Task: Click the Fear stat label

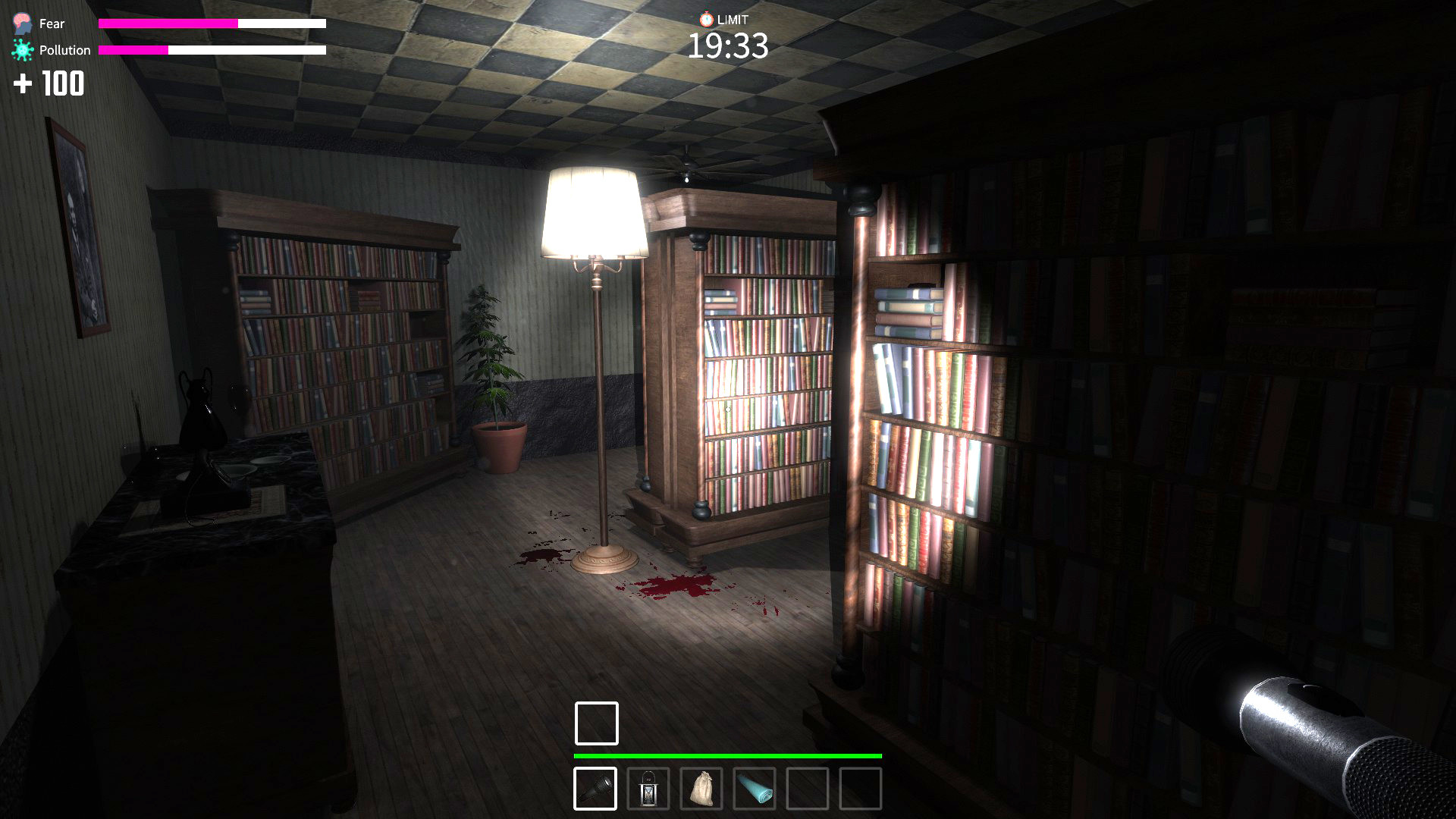Action: 51,23
